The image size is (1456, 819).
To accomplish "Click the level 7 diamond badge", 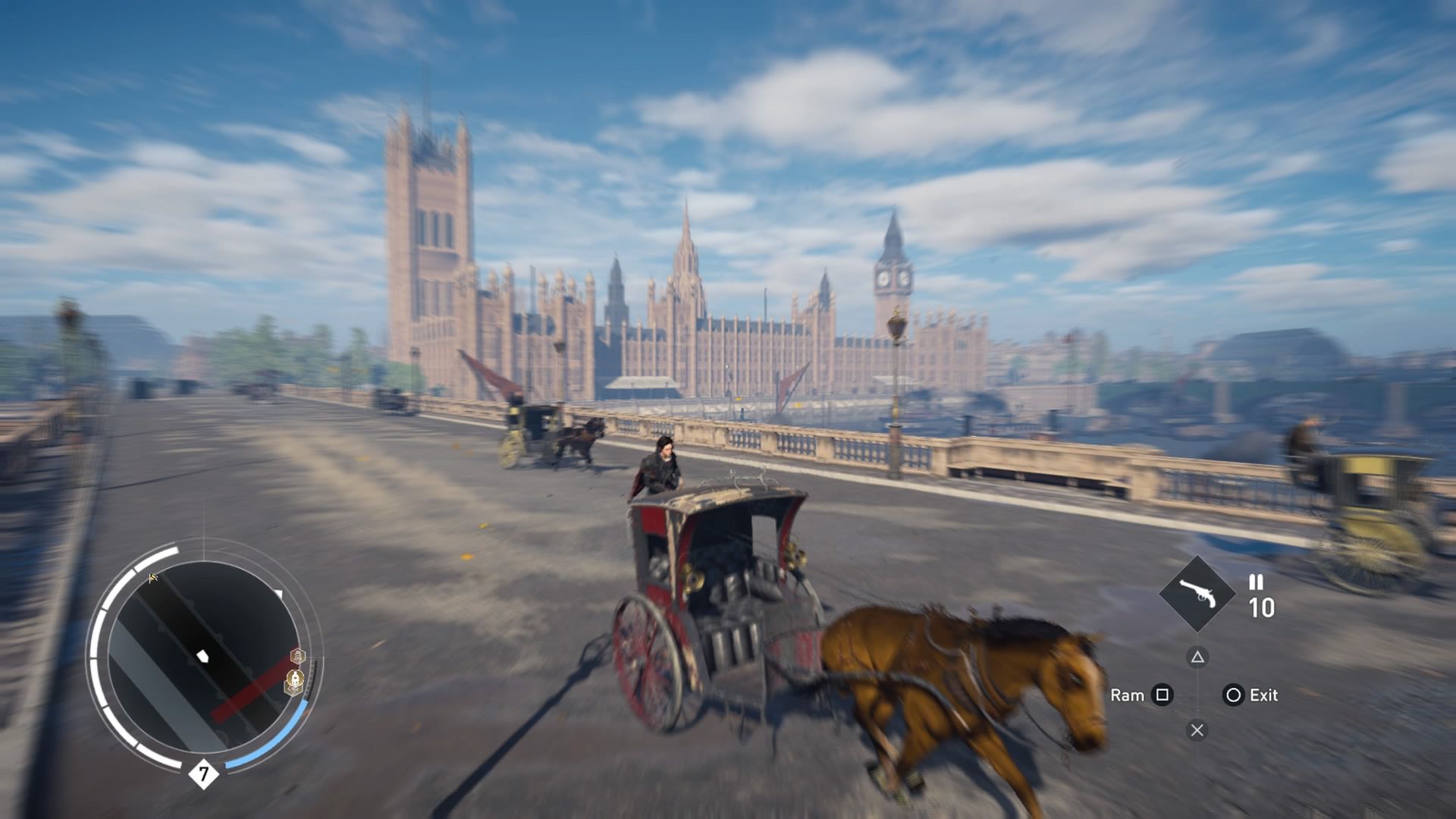I will click(x=203, y=774).
